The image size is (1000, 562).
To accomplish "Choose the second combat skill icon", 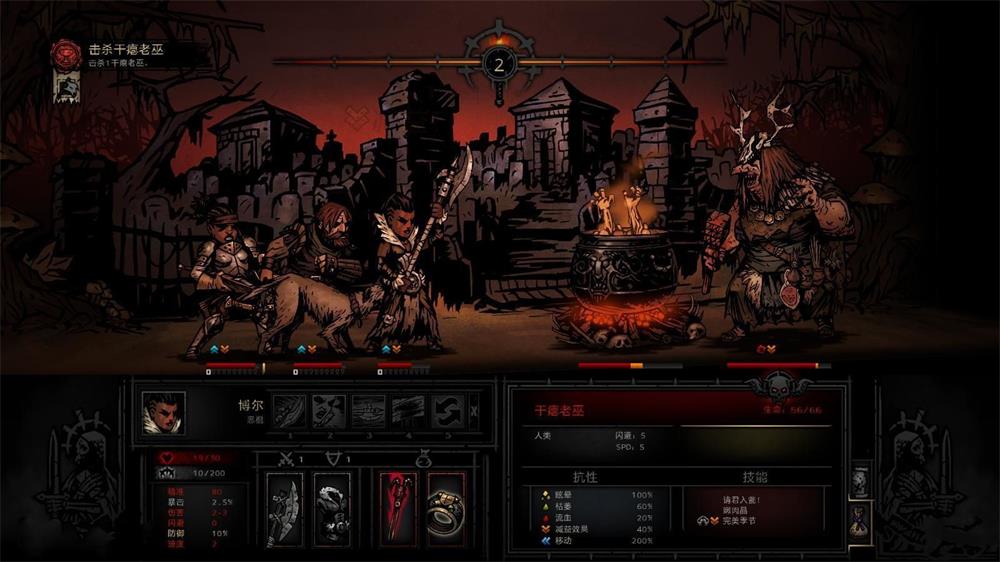I will pos(327,410).
